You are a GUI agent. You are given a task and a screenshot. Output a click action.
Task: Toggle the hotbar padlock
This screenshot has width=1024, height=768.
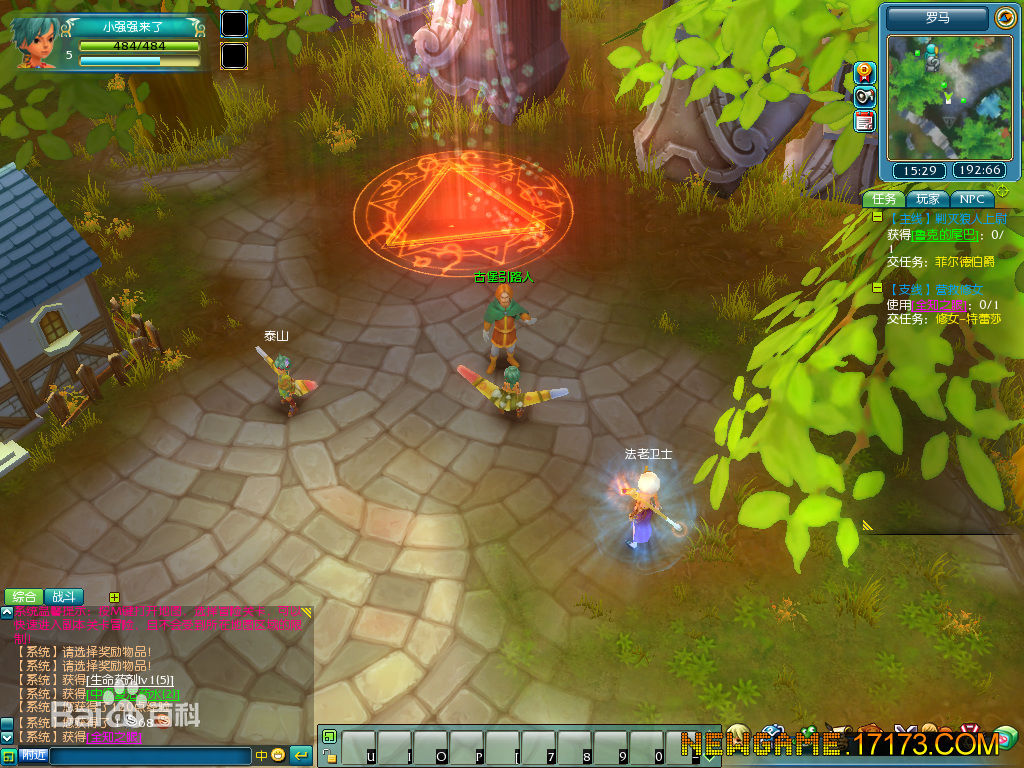329,756
